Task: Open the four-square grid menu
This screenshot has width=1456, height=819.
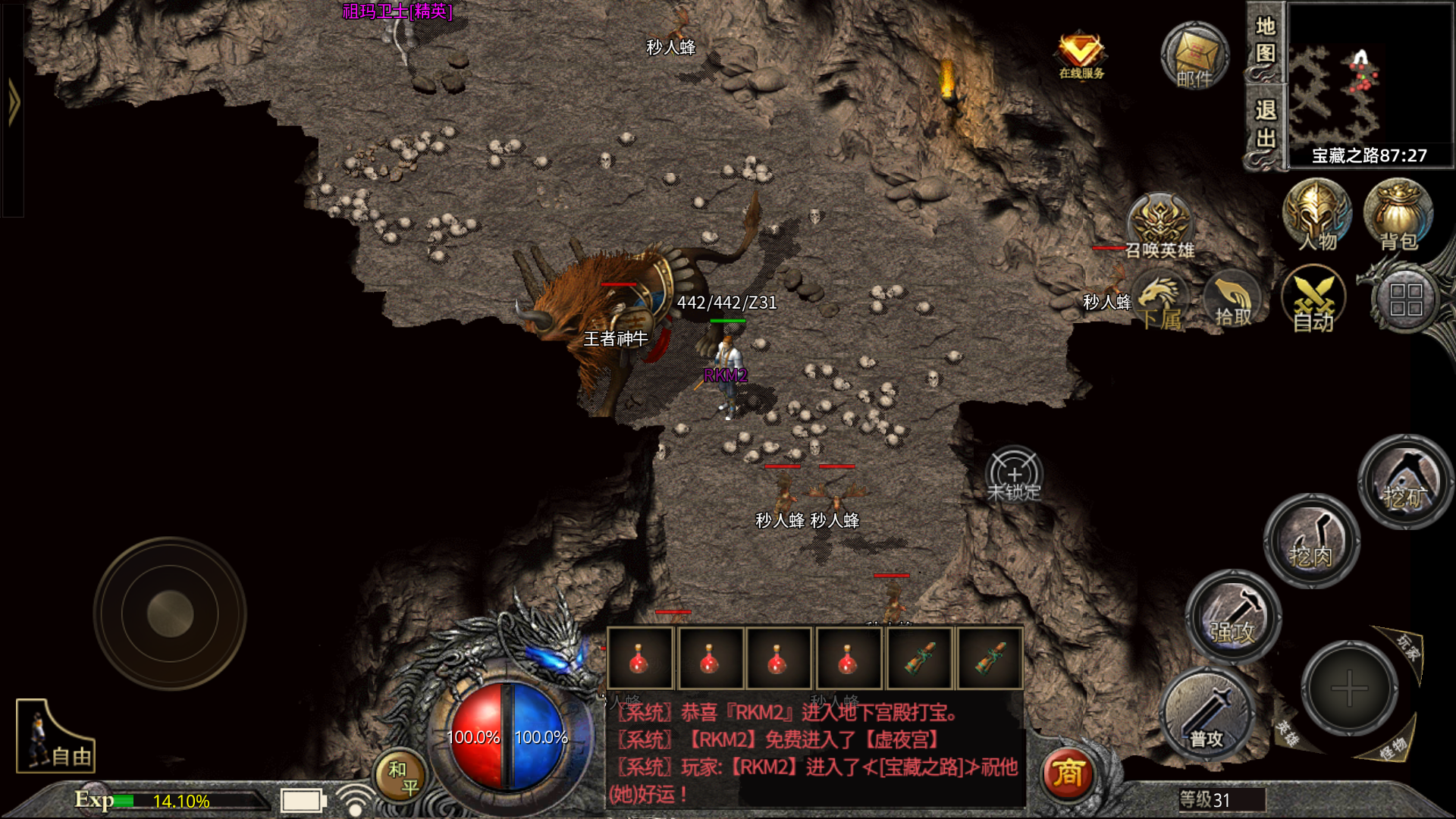Action: [x=1405, y=300]
